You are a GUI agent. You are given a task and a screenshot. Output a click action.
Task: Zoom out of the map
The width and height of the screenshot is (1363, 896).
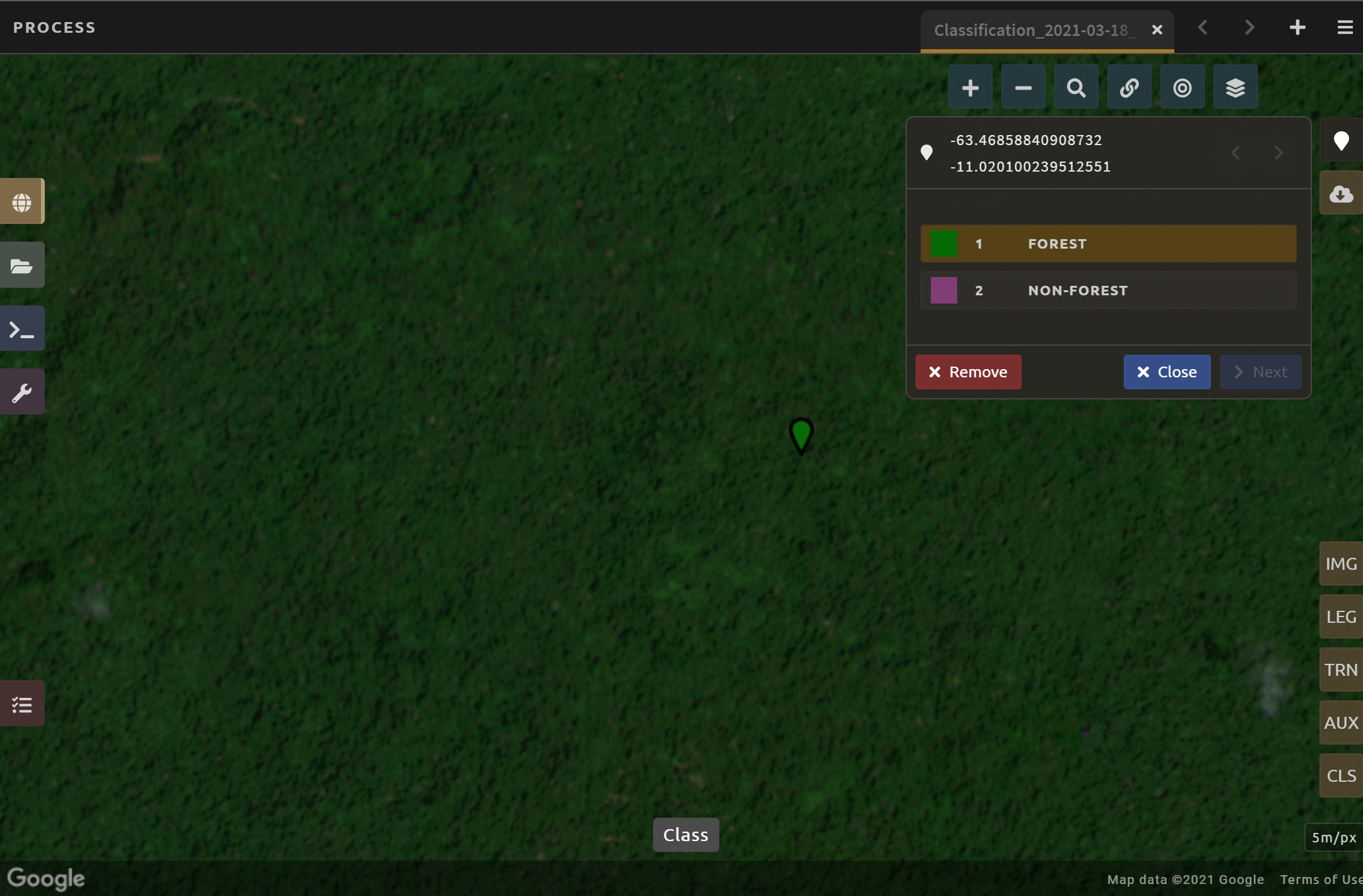point(1022,86)
